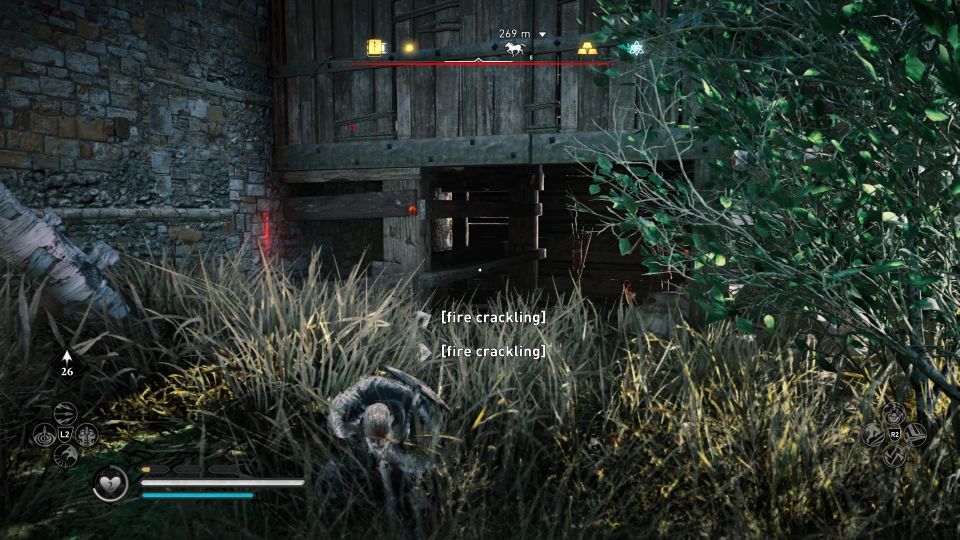Activate the left-hand melee ability near R2

873,435
